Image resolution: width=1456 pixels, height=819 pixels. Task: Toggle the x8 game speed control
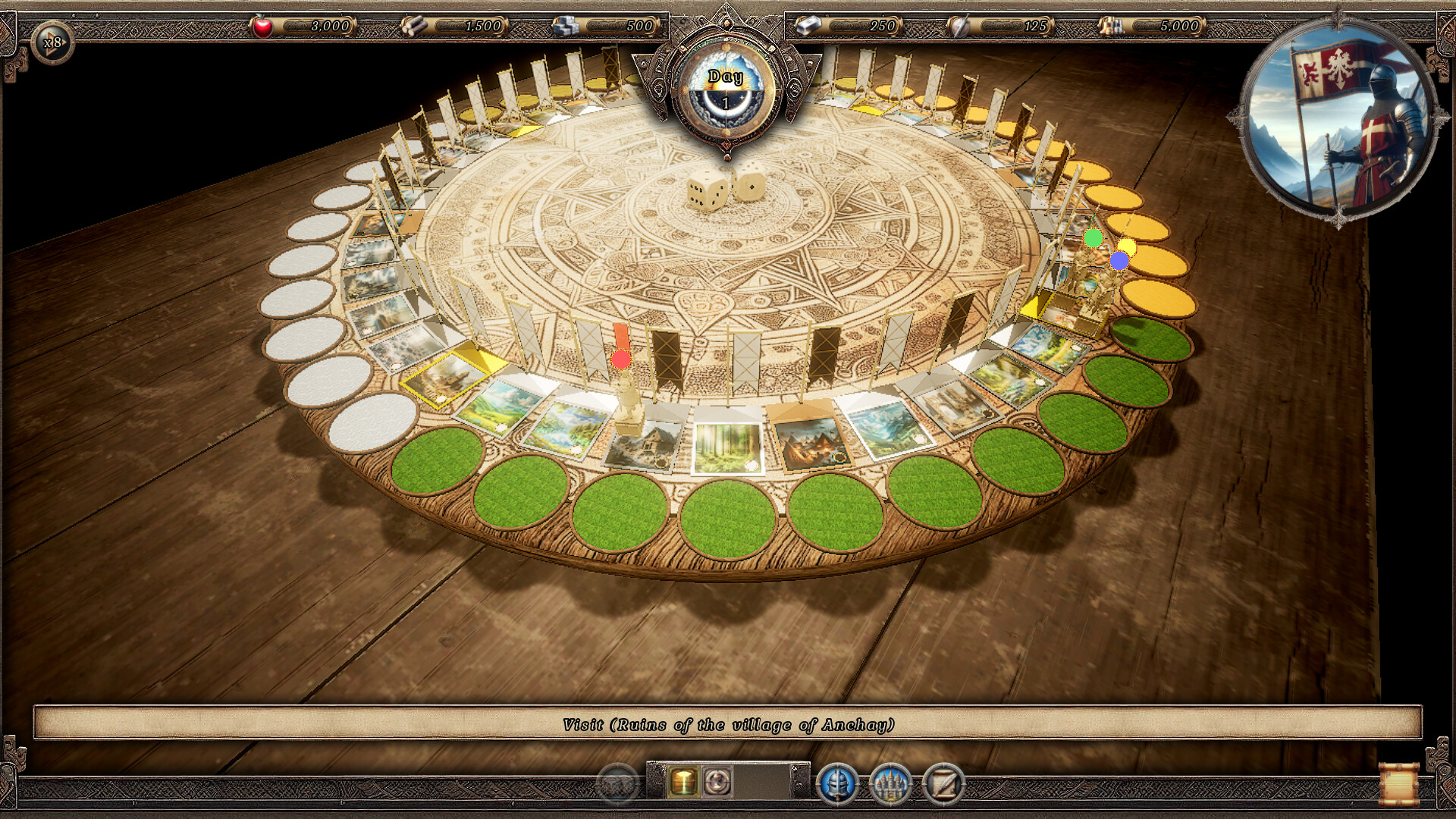pyautogui.click(x=53, y=43)
